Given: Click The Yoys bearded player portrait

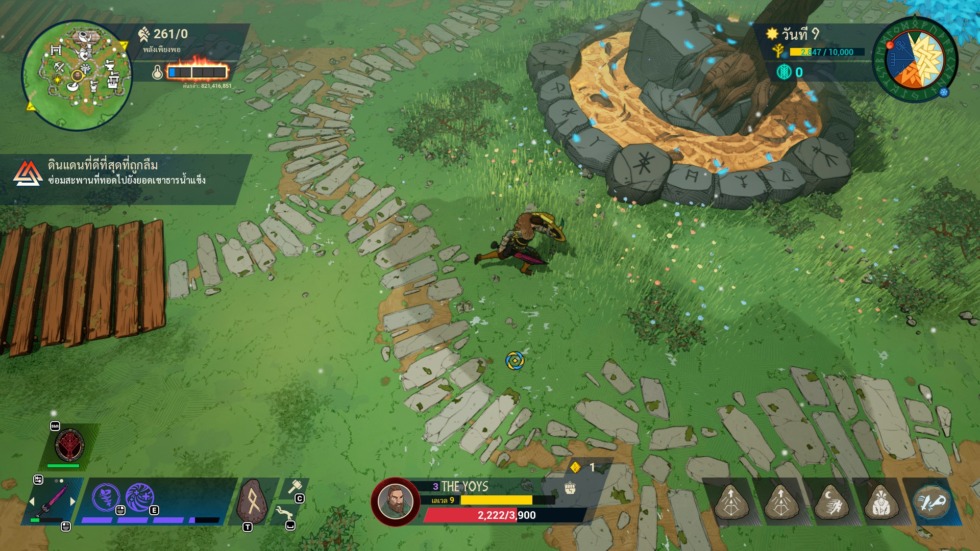Looking at the screenshot, I should [x=395, y=500].
